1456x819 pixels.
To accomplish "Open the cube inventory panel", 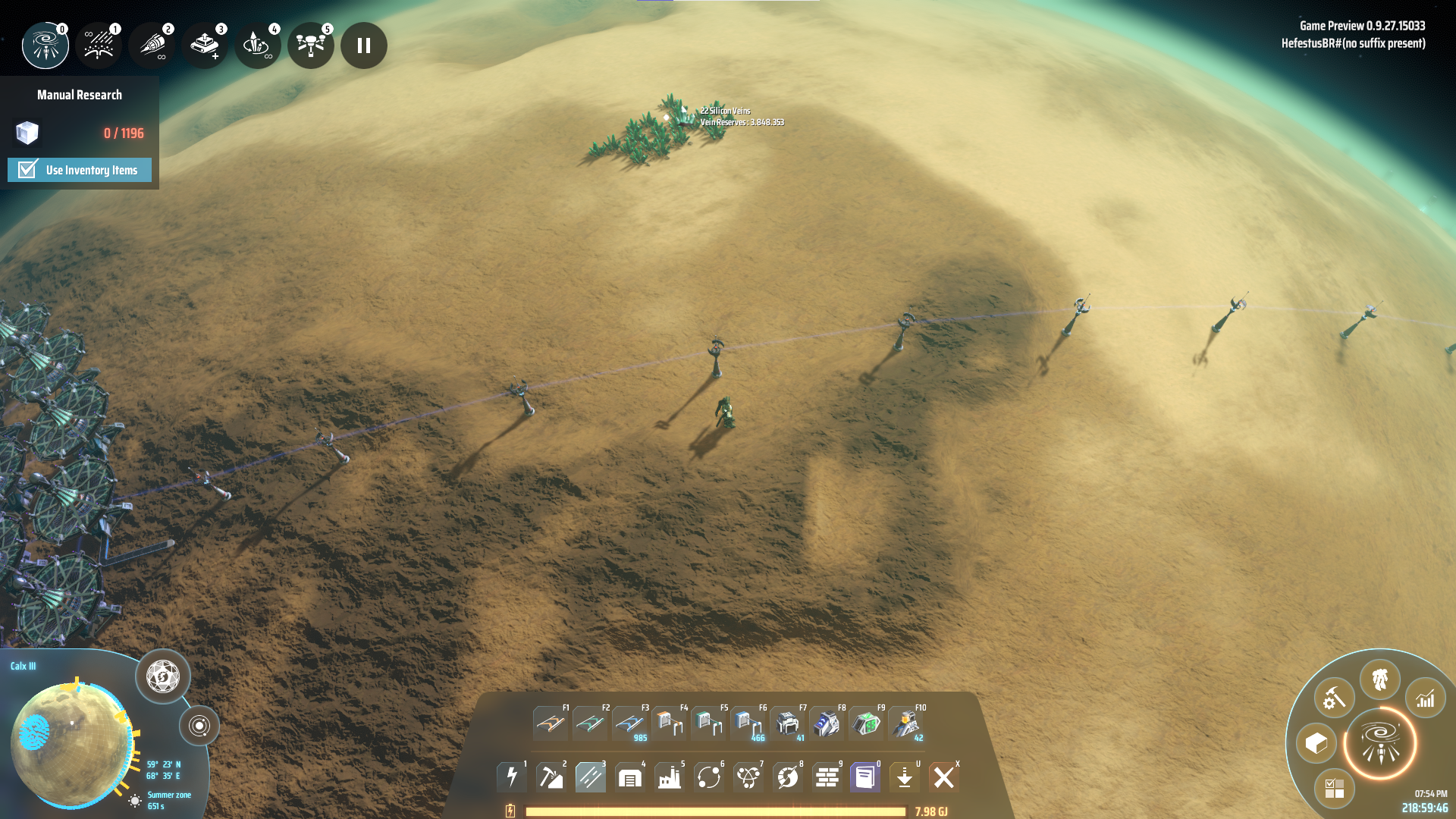I will [x=1316, y=743].
